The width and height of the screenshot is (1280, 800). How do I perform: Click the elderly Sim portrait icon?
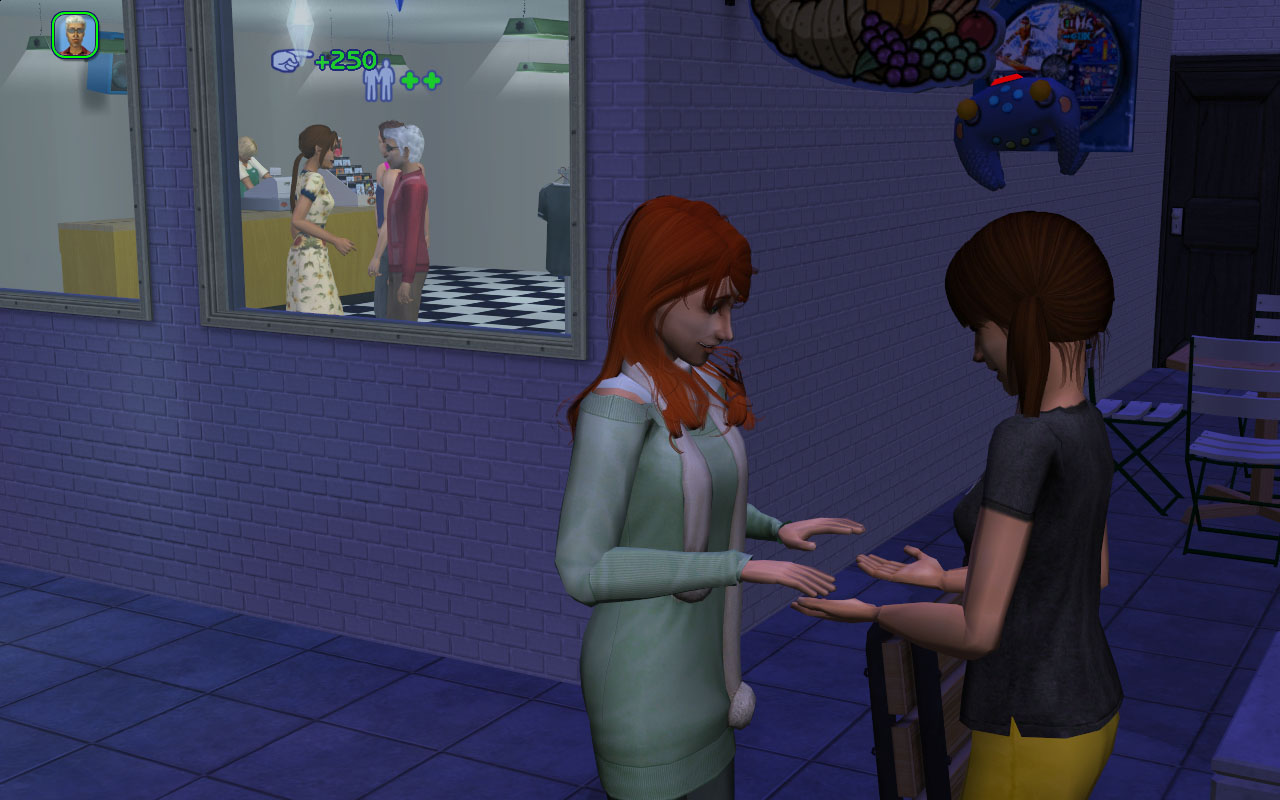tap(75, 35)
